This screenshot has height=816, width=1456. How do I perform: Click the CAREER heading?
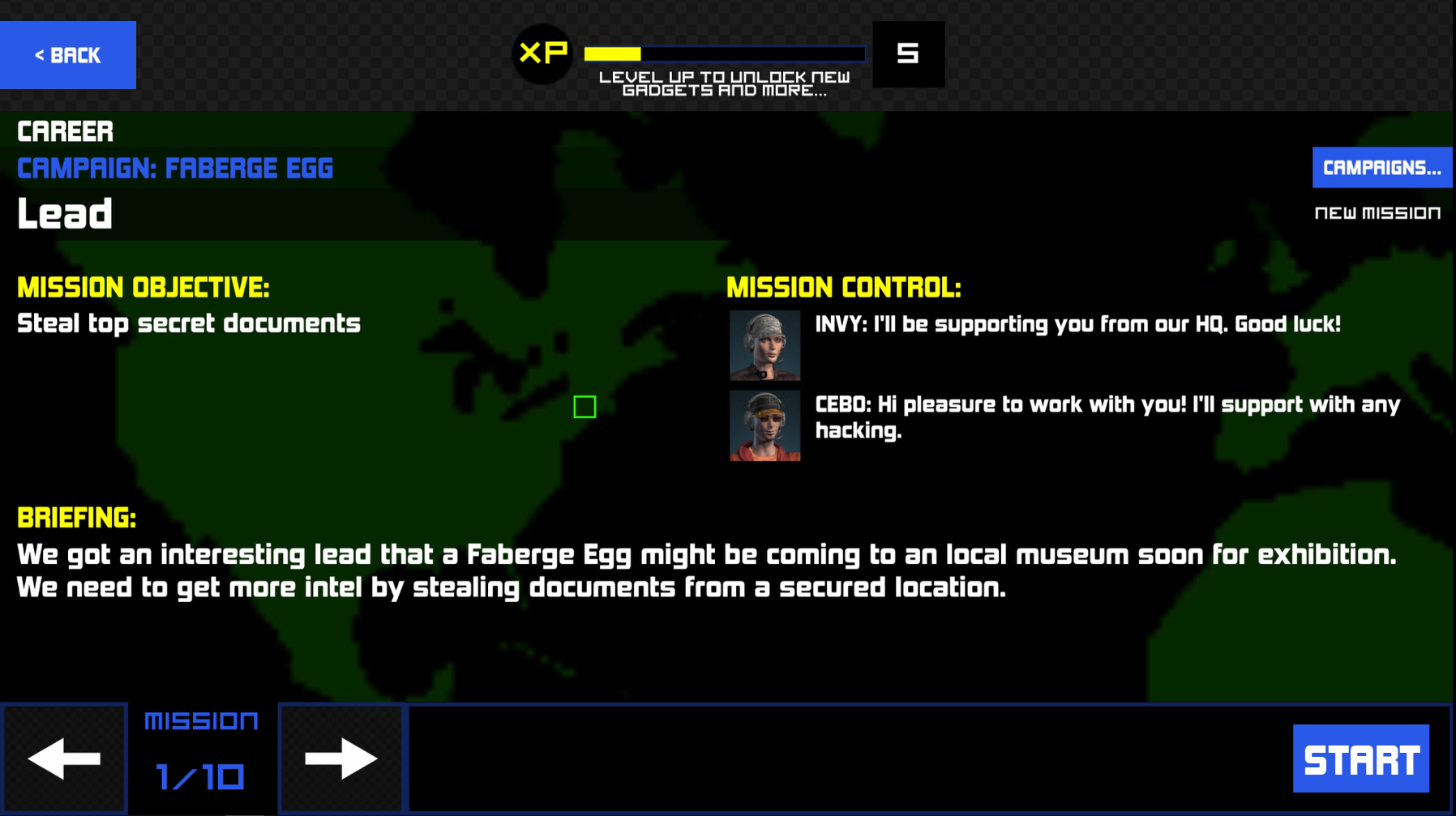pyautogui.click(x=65, y=130)
